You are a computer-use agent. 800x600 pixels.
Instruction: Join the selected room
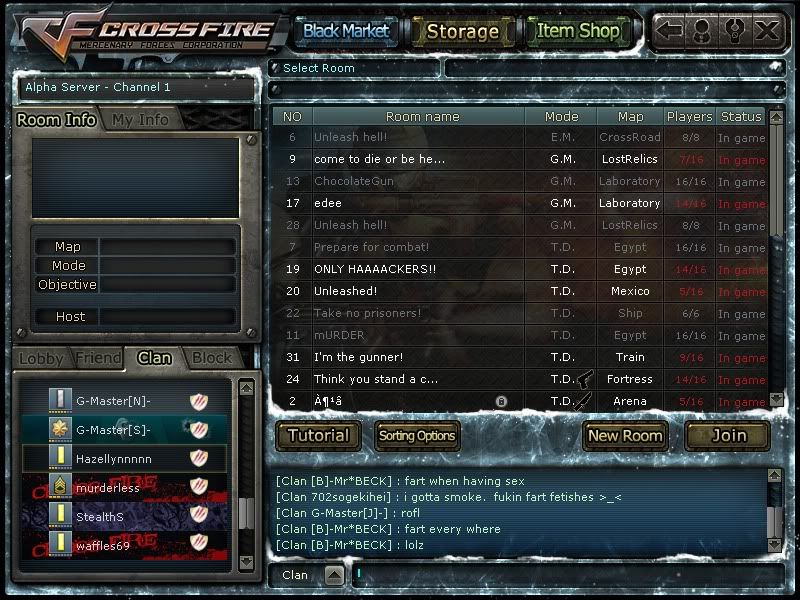[x=728, y=435]
